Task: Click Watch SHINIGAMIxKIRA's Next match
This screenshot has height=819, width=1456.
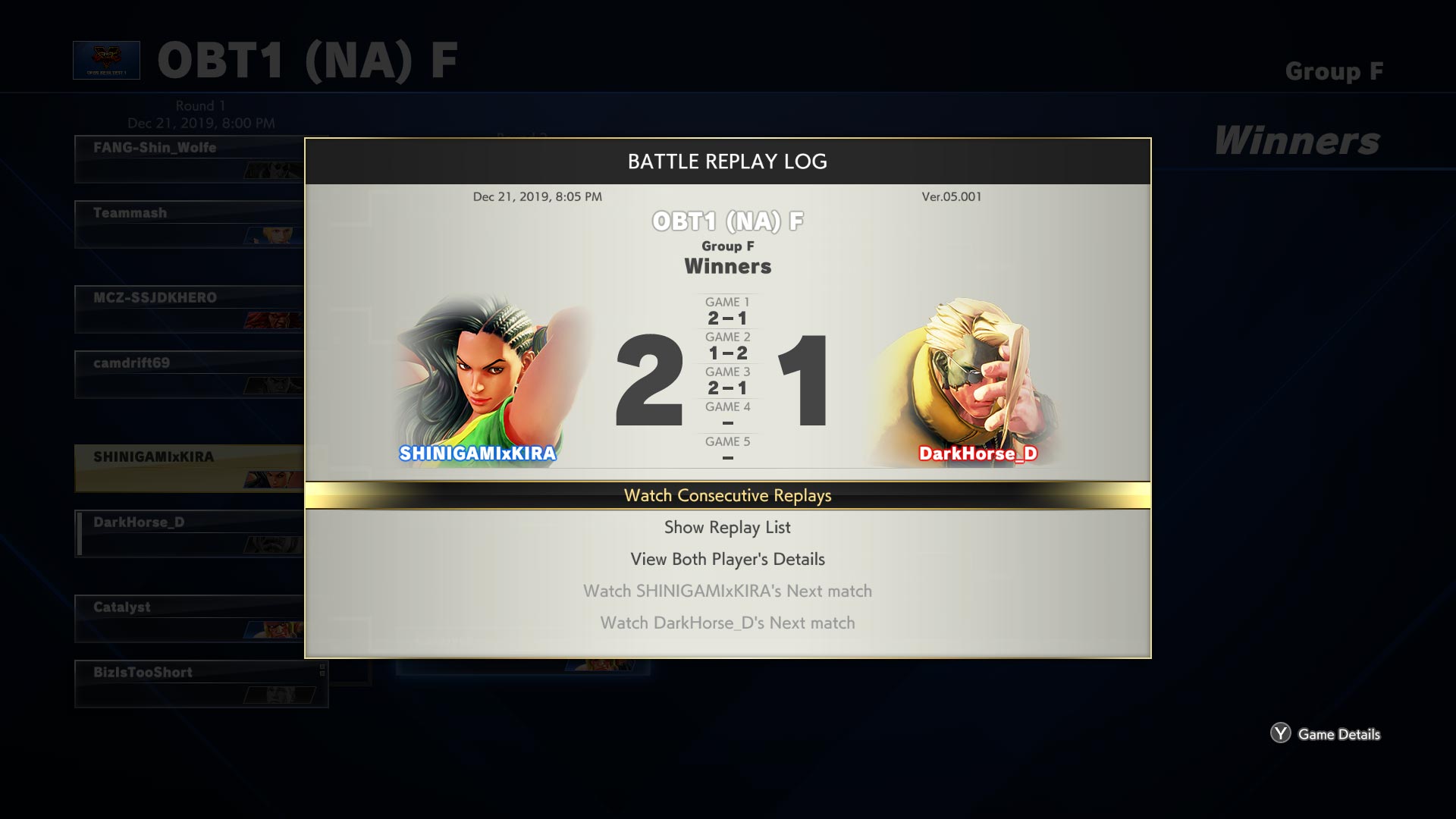Action: pyautogui.click(x=726, y=591)
